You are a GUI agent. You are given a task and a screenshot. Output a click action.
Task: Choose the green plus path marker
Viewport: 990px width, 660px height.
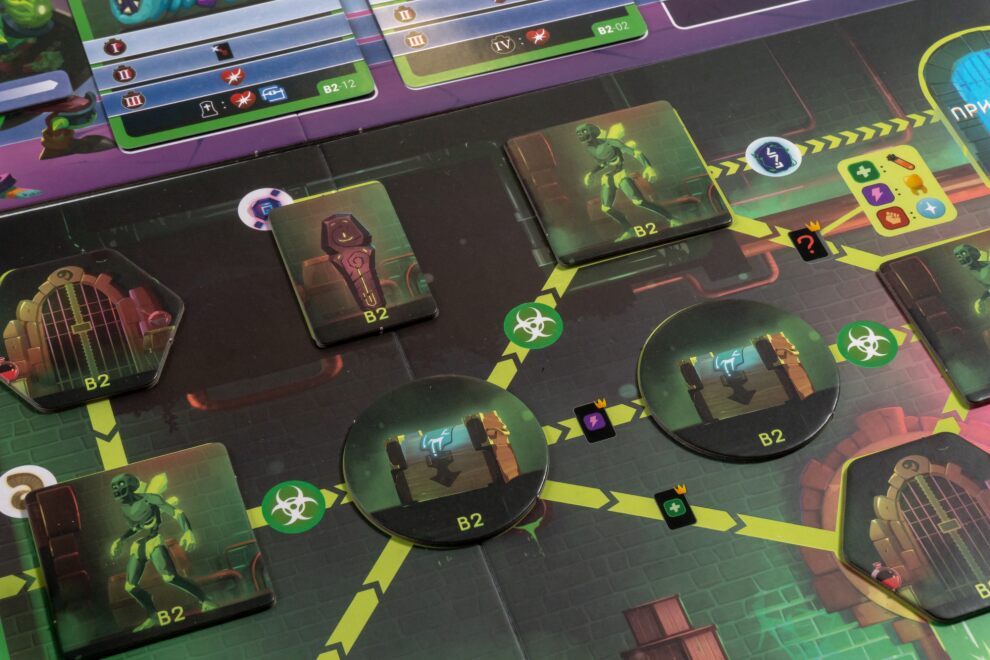click(675, 507)
